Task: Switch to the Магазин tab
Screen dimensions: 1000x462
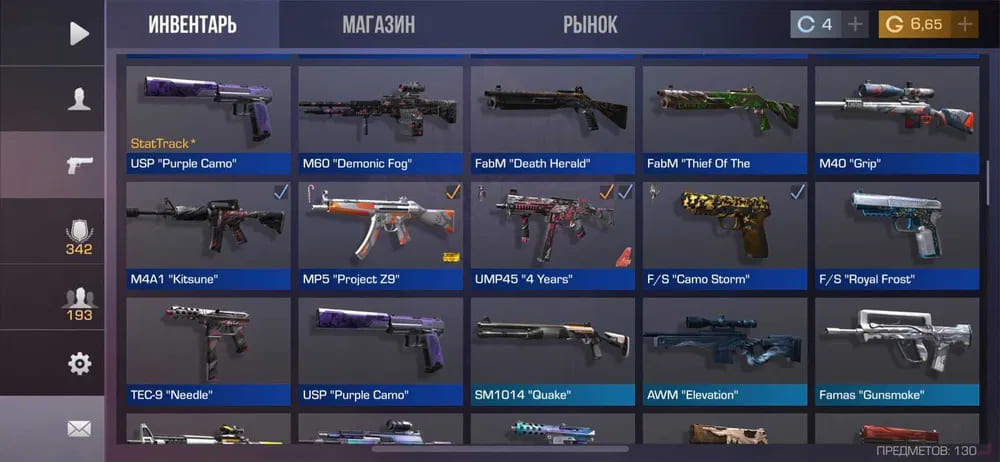Action: pos(378,25)
